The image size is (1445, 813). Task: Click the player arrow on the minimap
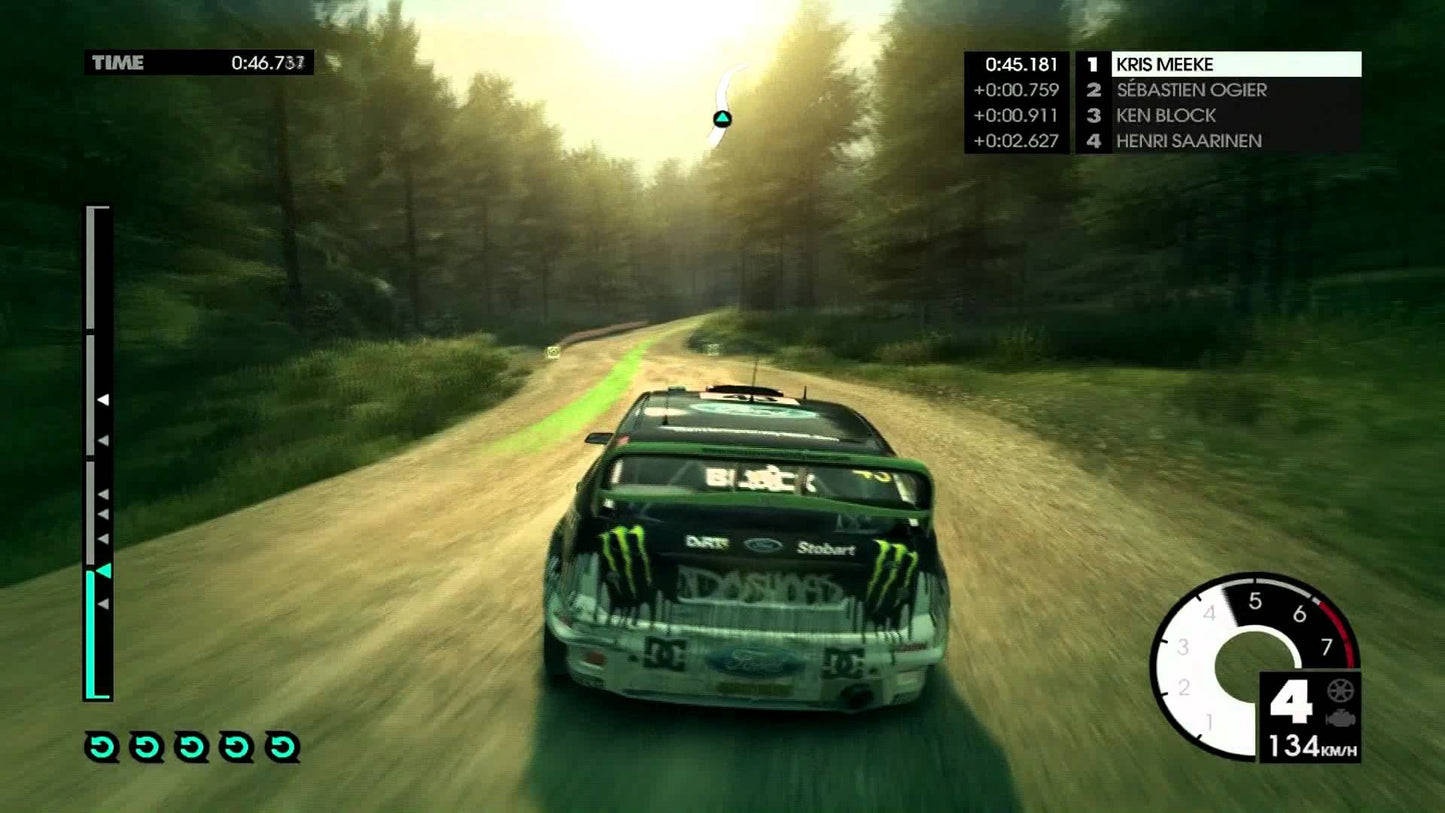click(722, 119)
